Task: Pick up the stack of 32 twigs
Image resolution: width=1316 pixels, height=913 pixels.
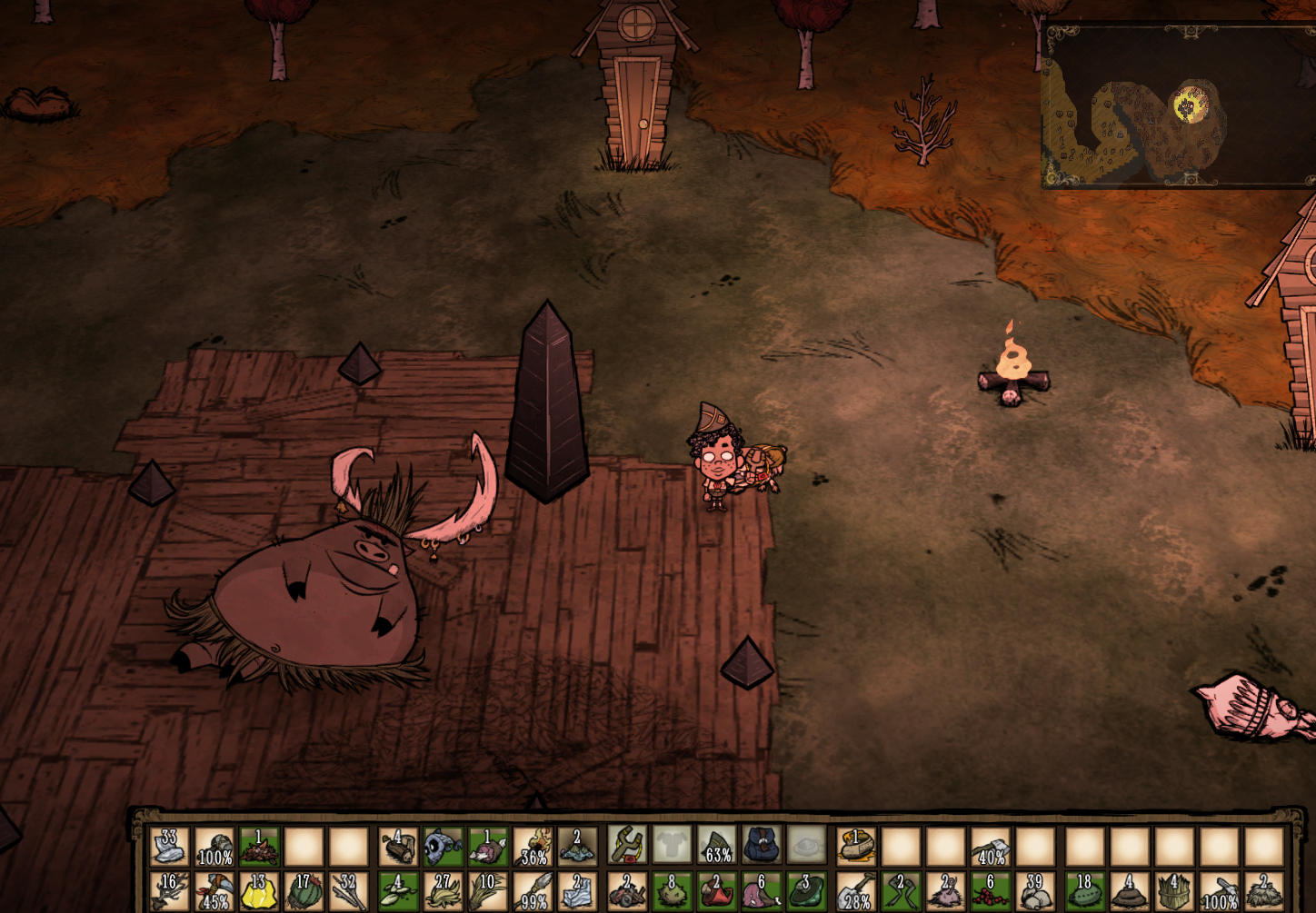Action: pos(348,891)
